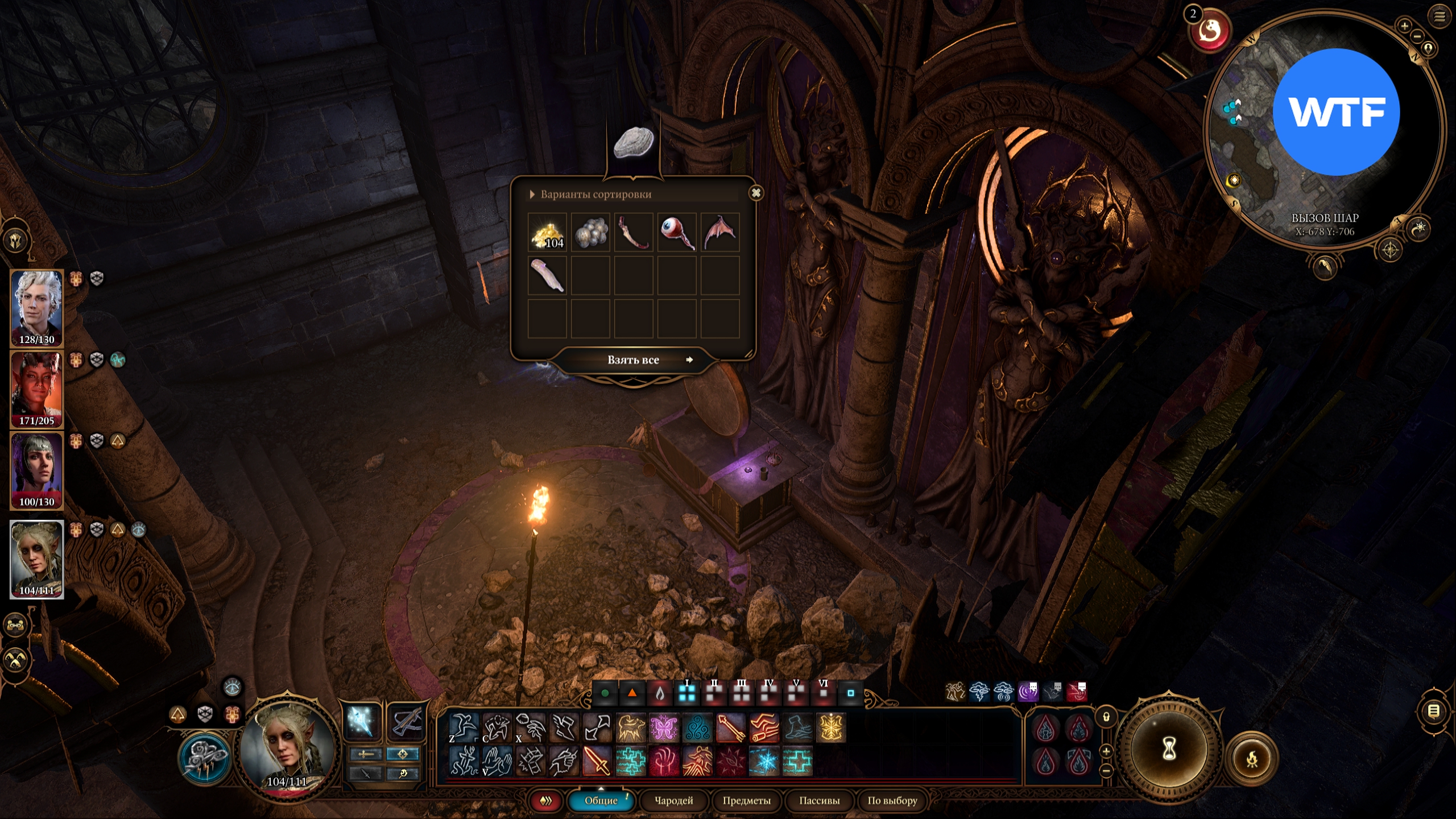The width and height of the screenshot is (1456, 819).
Task: Switch to the "Чародей" hotbar tab
Action: 674,801
